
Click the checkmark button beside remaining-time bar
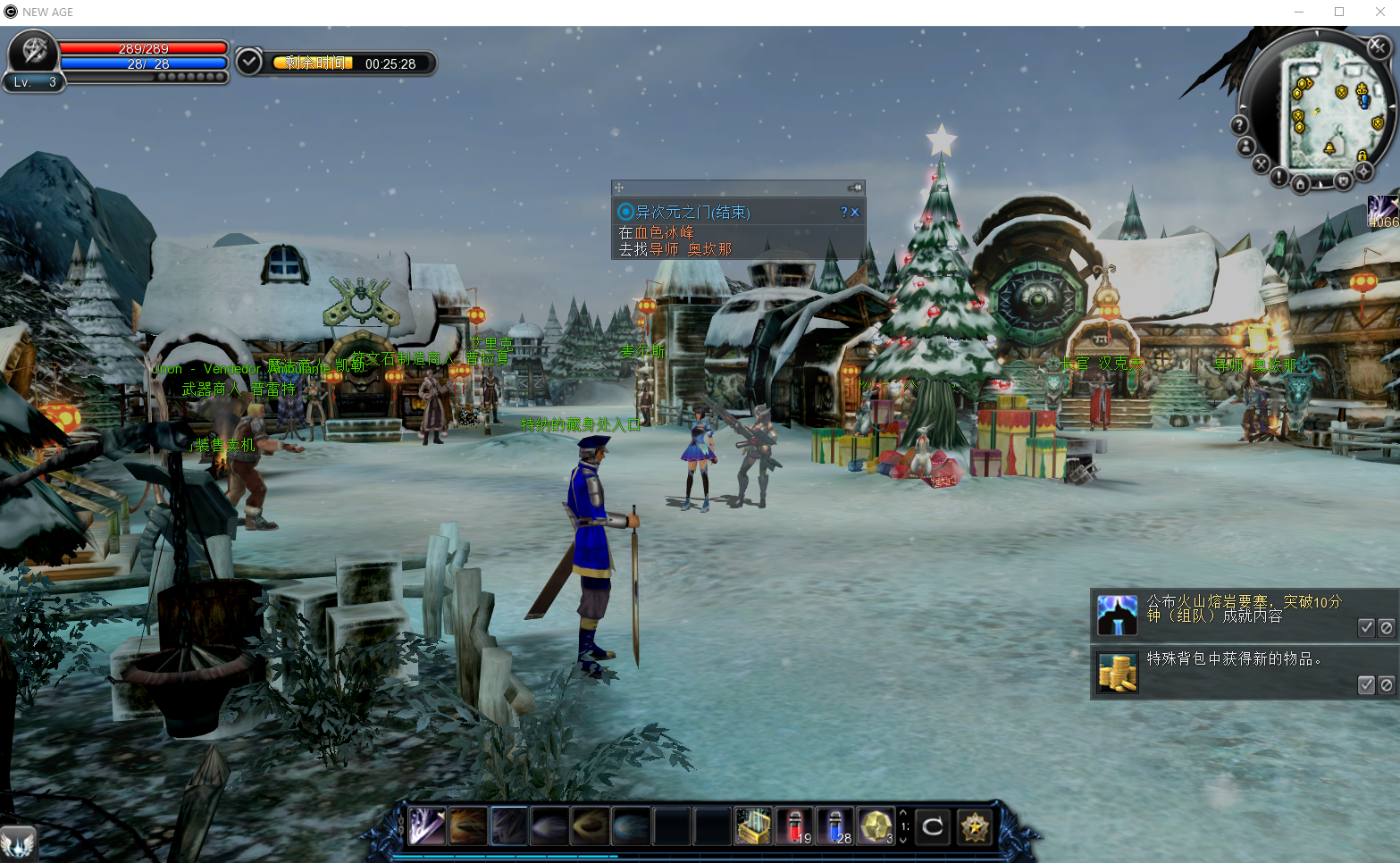click(248, 63)
